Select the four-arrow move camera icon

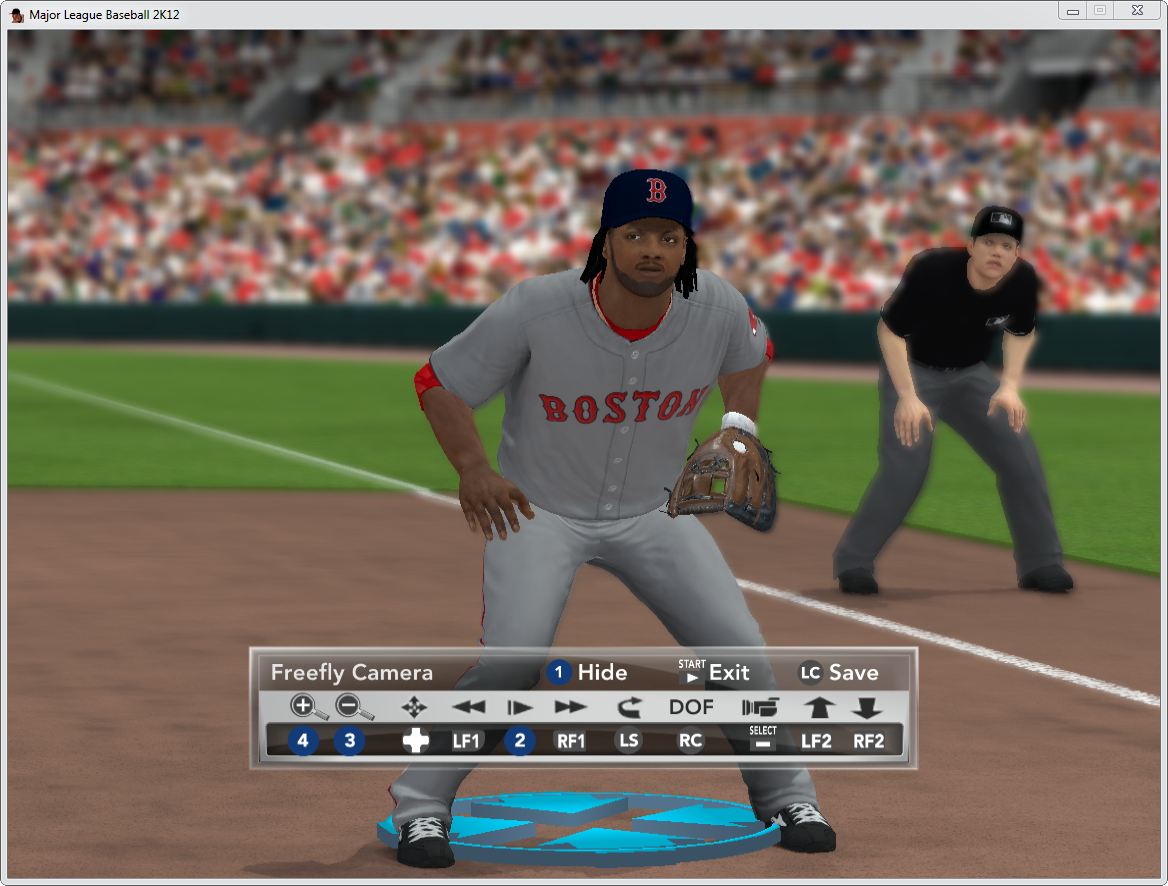click(x=414, y=707)
